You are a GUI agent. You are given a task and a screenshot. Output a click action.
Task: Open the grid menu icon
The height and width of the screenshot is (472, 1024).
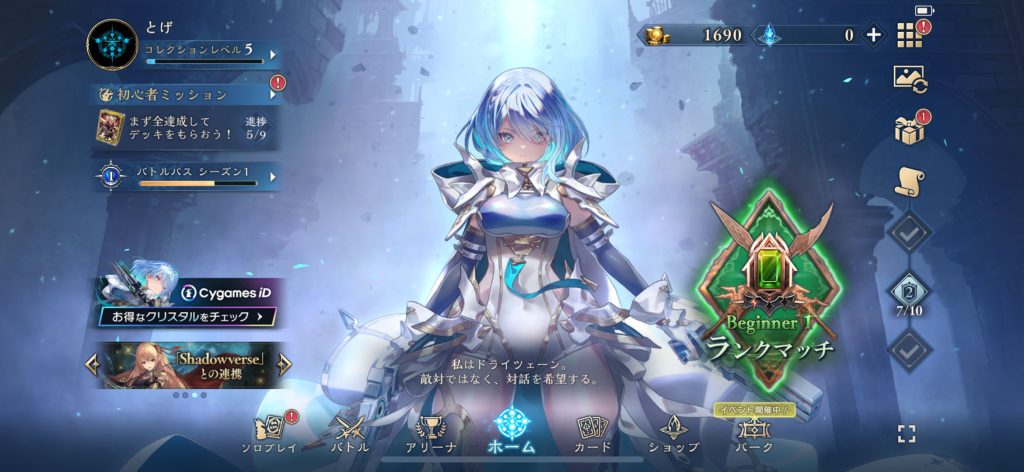pyautogui.click(x=908, y=35)
